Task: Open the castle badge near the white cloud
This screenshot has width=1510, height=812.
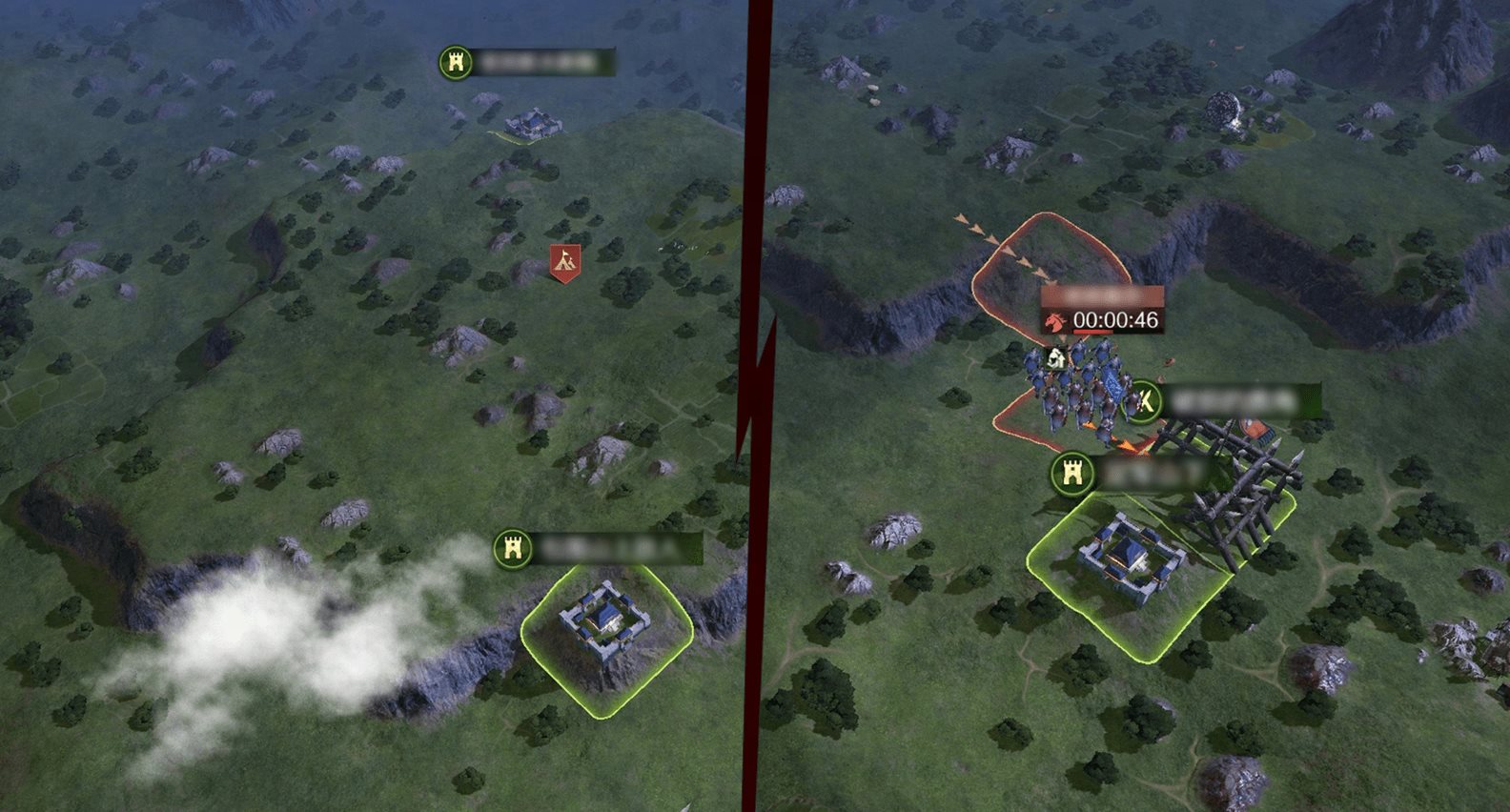Action: (513, 550)
